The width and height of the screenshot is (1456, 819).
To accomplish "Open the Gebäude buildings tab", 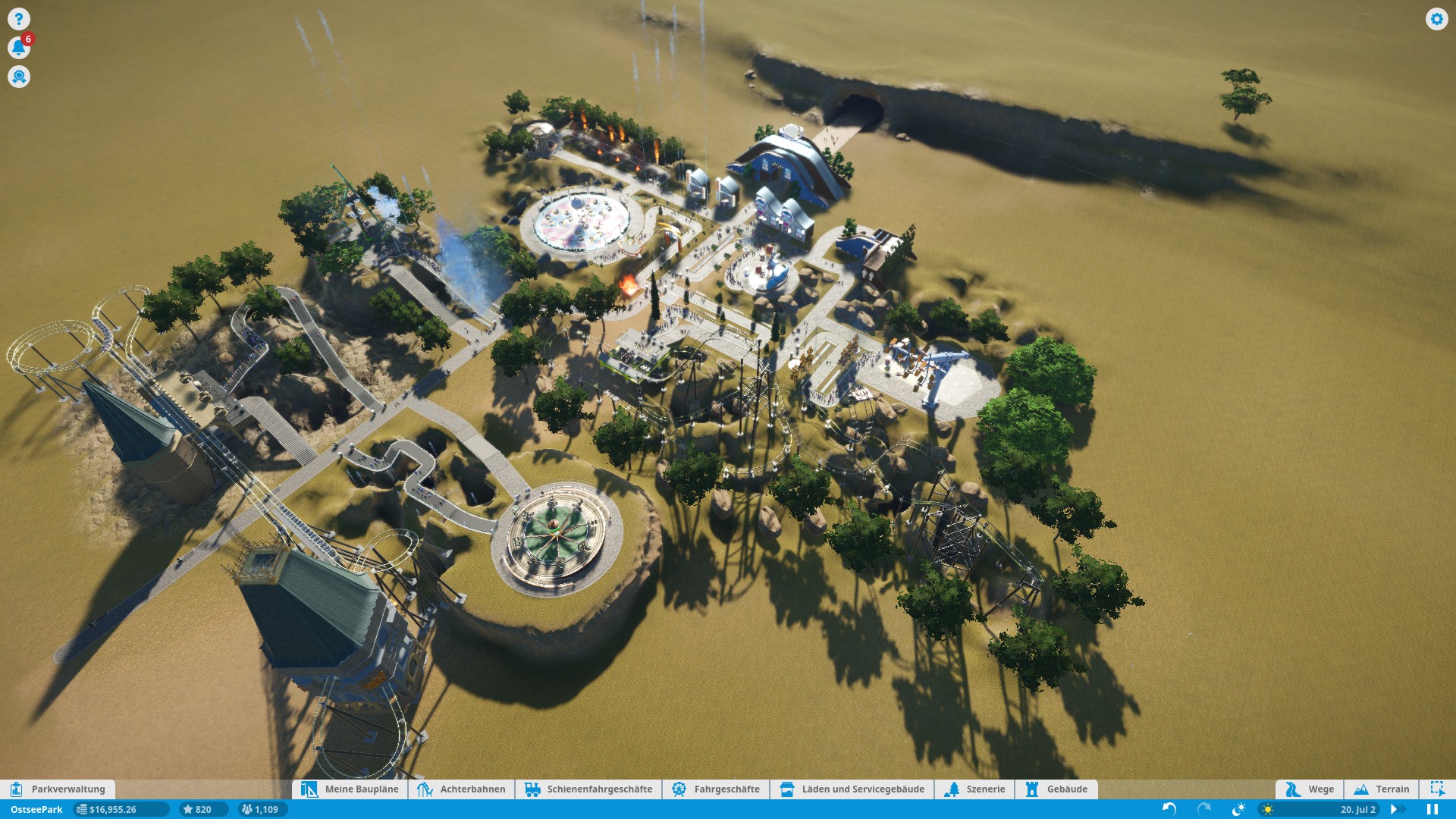I will tap(1056, 789).
